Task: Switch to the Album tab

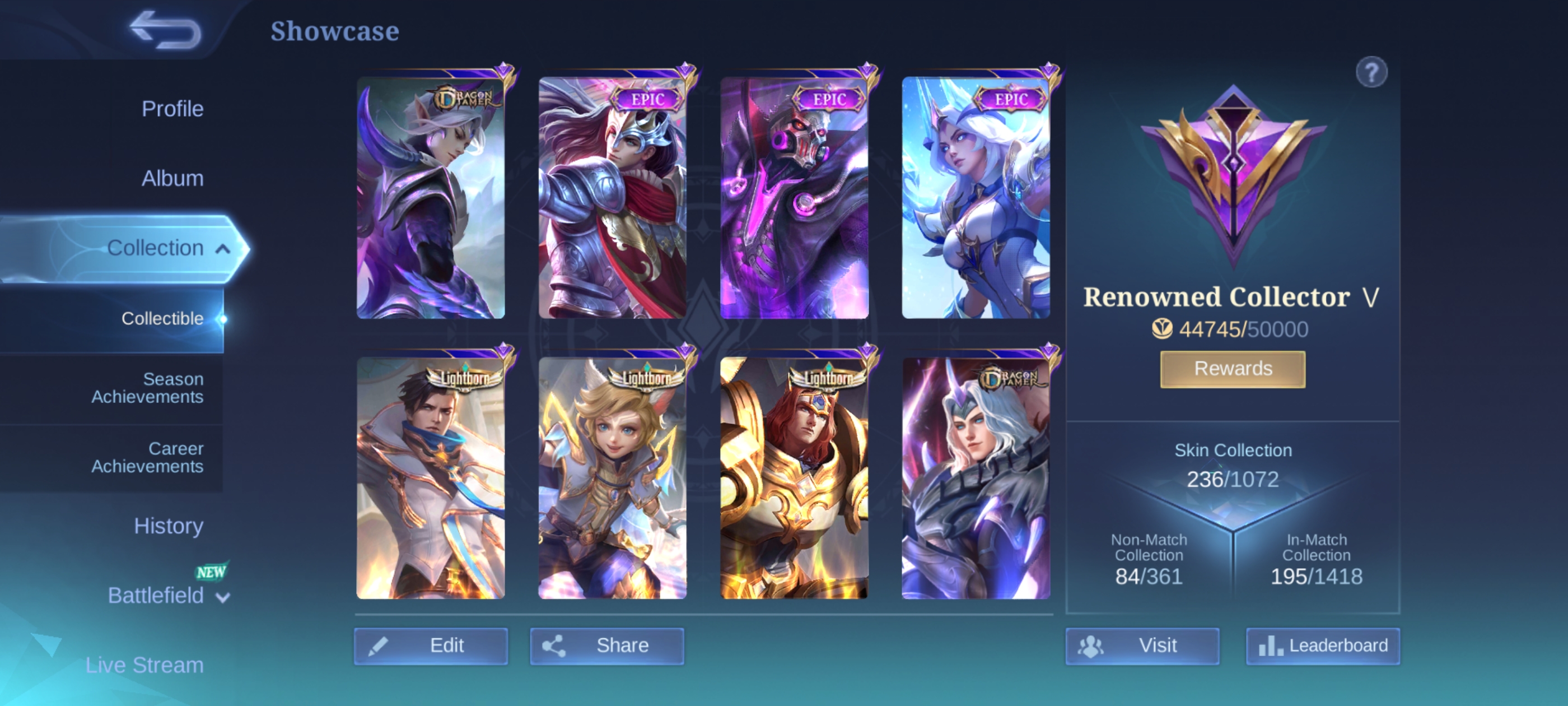Action: [172, 179]
